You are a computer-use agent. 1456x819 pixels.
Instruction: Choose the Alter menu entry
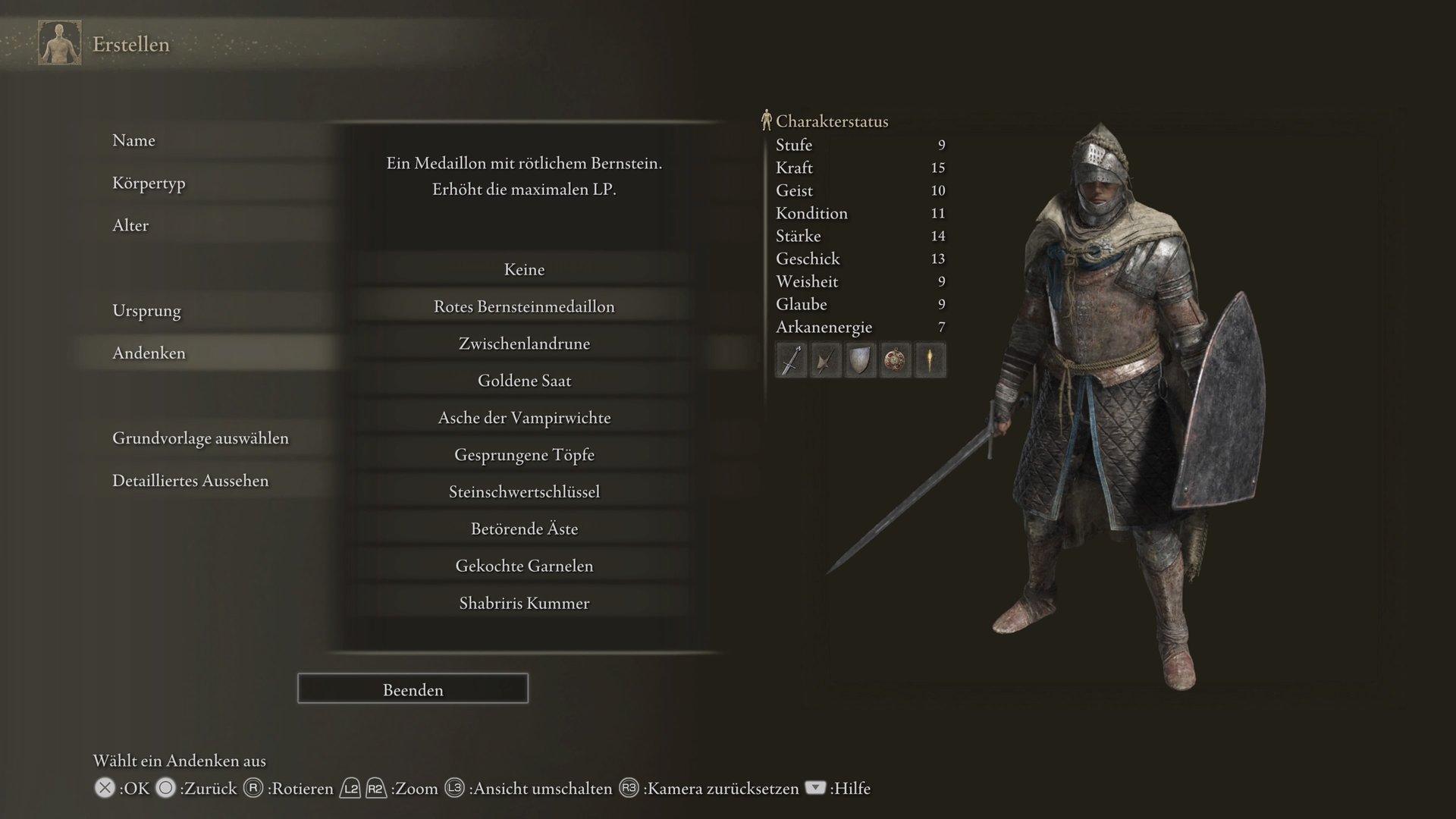pos(130,225)
